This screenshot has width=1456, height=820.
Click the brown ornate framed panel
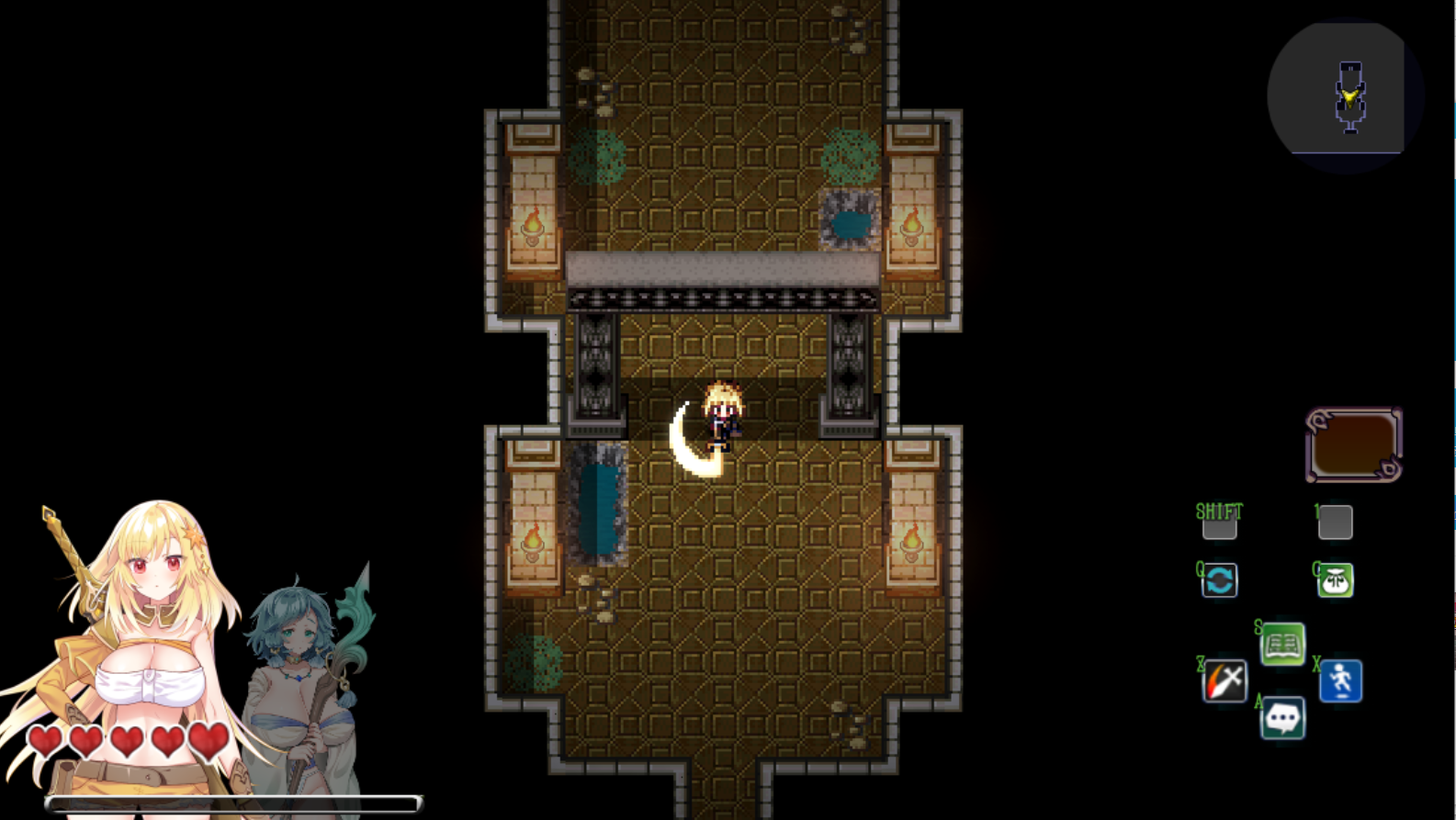pyautogui.click(x=1353, y=445)
